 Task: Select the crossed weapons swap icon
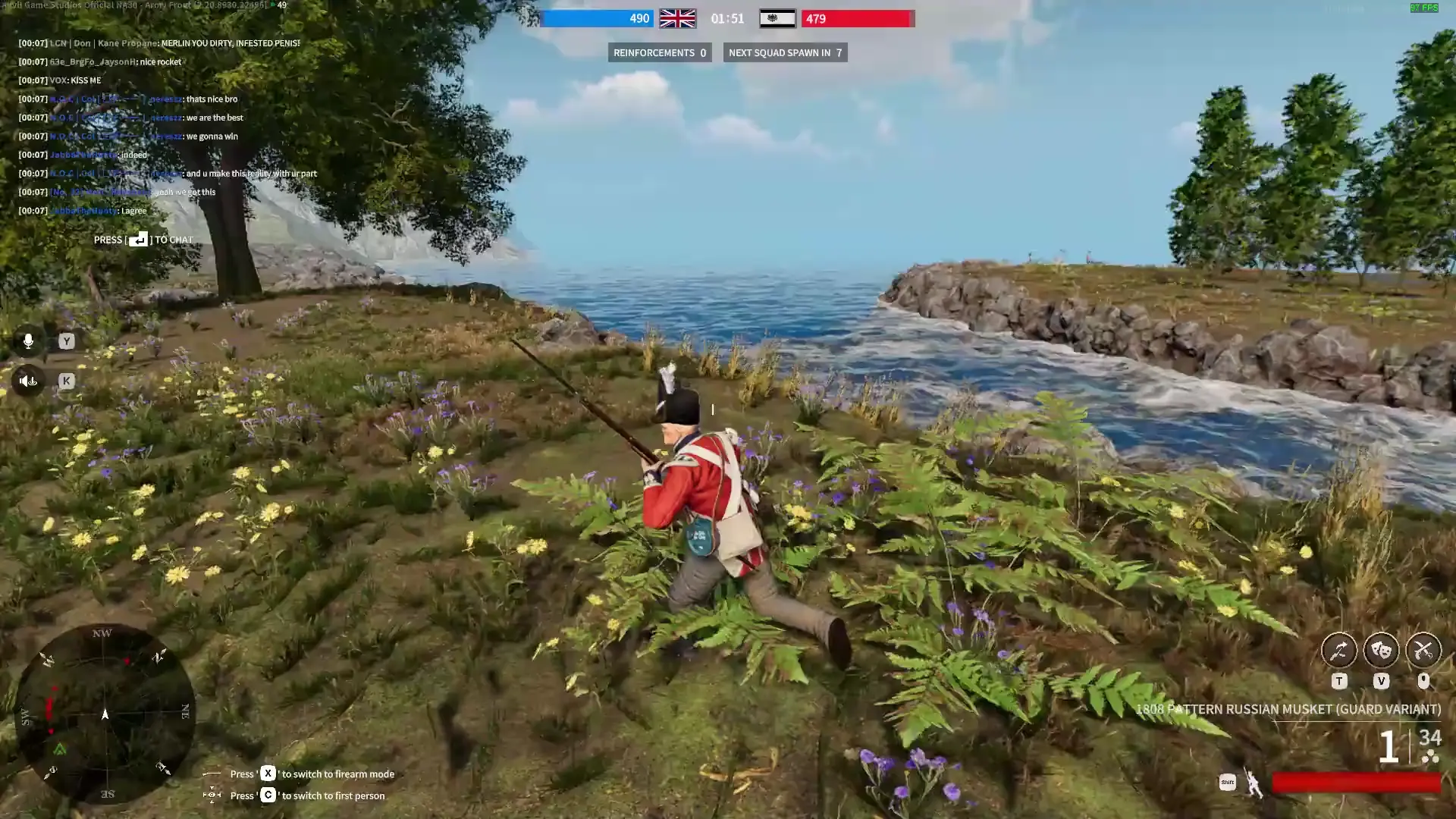[1424, 651]
